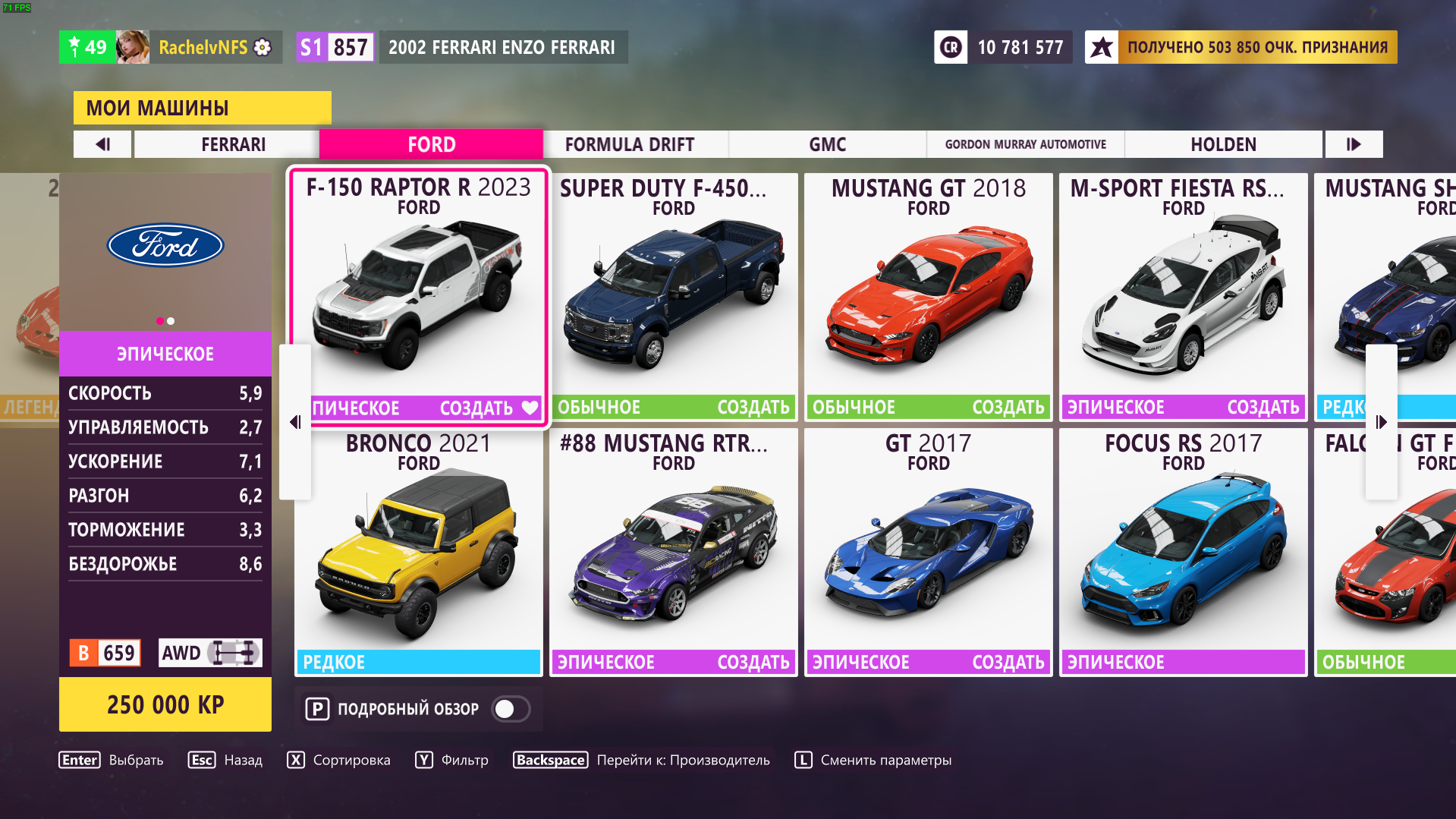1456x819 pixels.
Task: Open the GMC manufacturer tab
Action: [x=827, y=144]
